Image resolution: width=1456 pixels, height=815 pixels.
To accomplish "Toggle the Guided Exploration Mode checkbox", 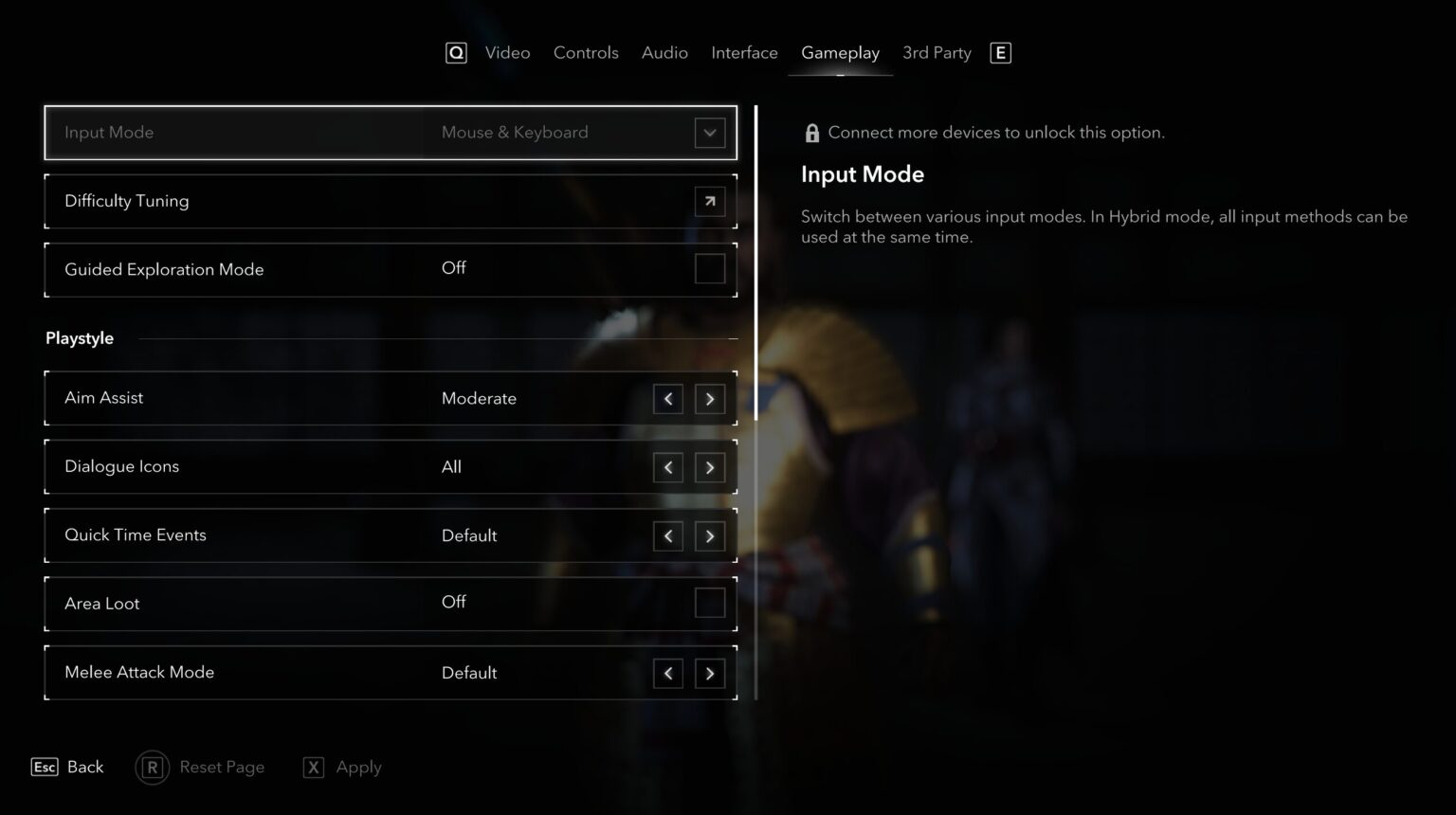I will pyautogui.click(x=709, y=269).
